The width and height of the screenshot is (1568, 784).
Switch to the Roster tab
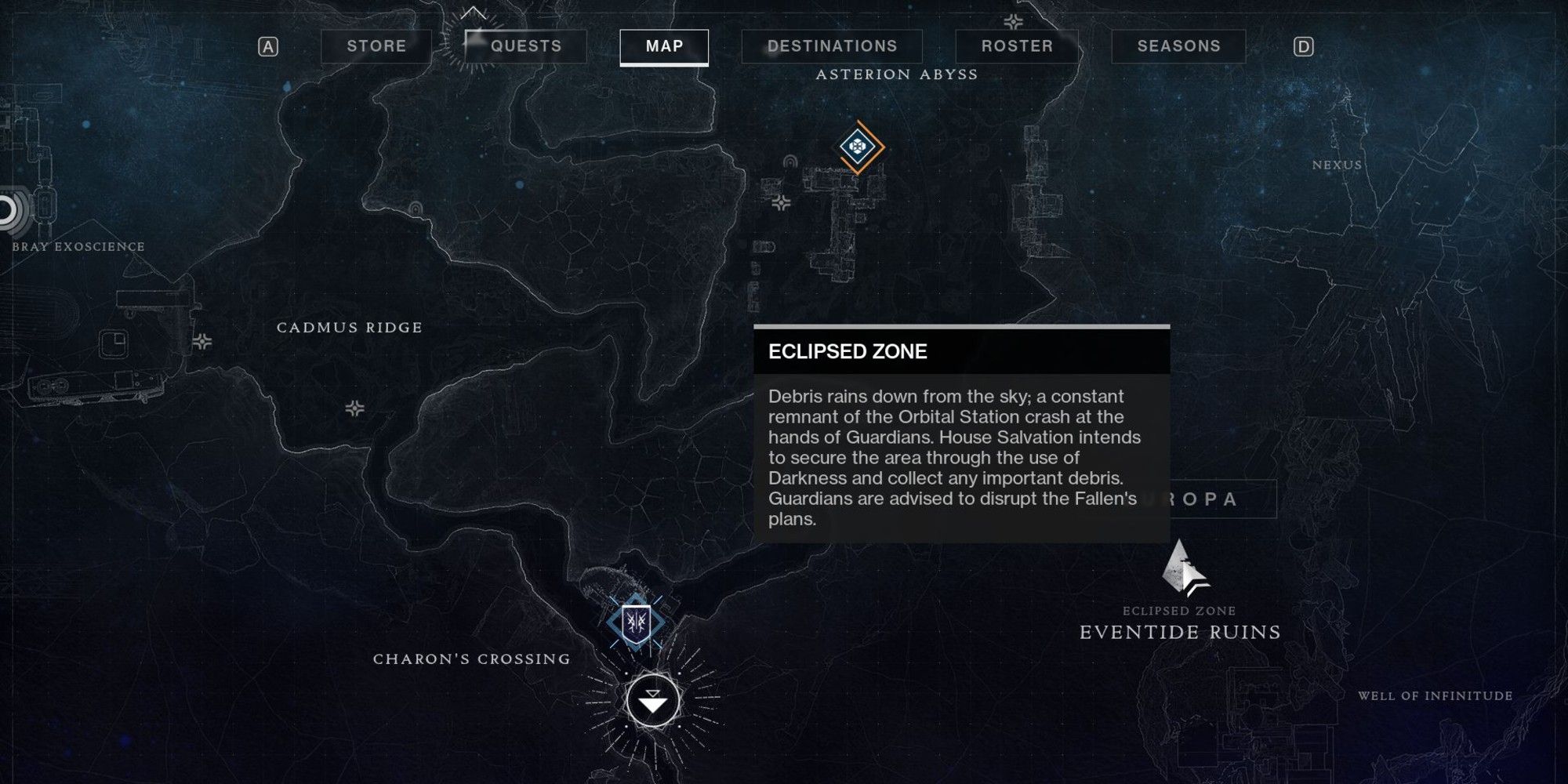tap(1015, 45)
